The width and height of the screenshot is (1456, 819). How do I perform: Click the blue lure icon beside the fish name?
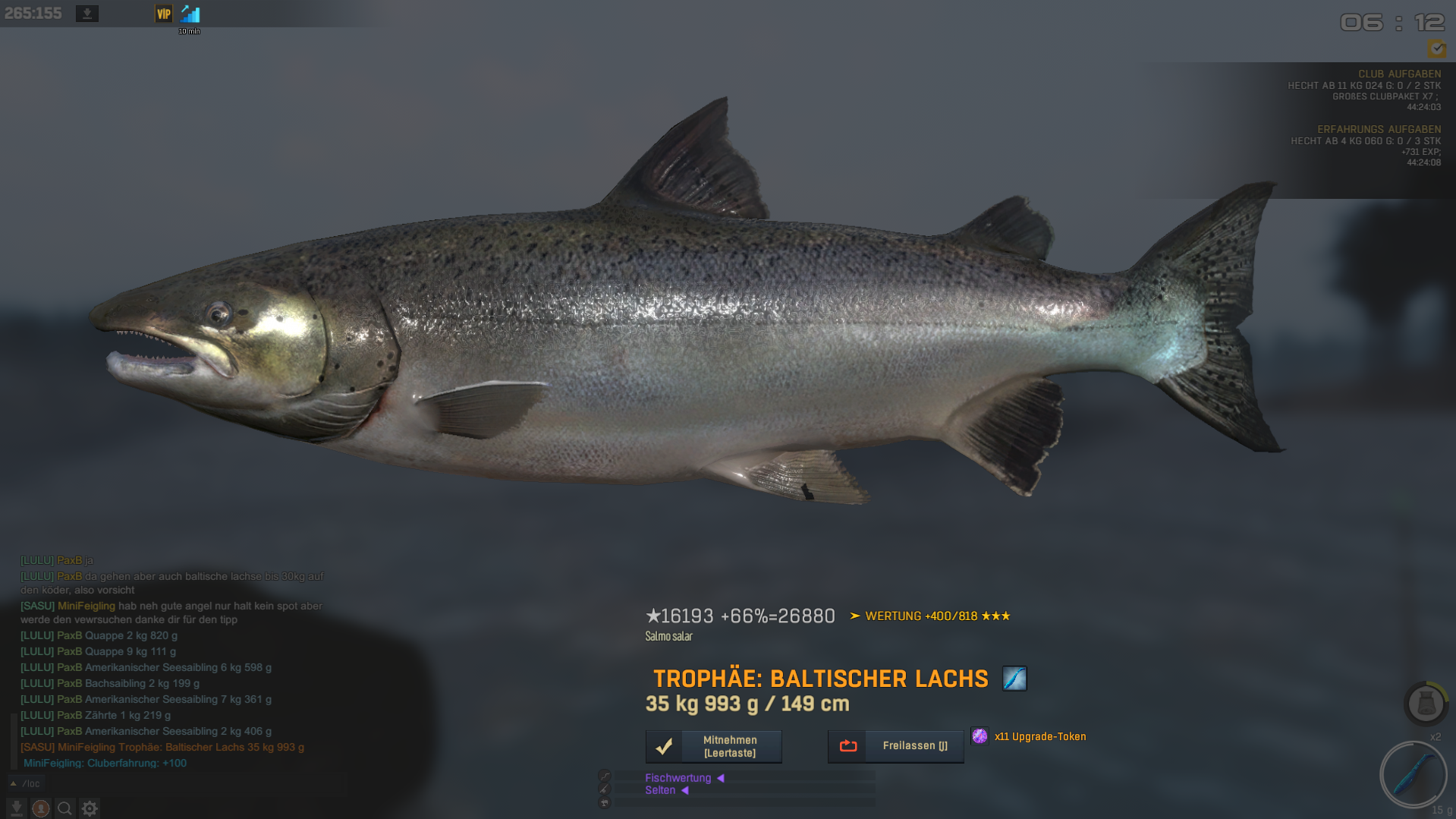point(1014,678)
